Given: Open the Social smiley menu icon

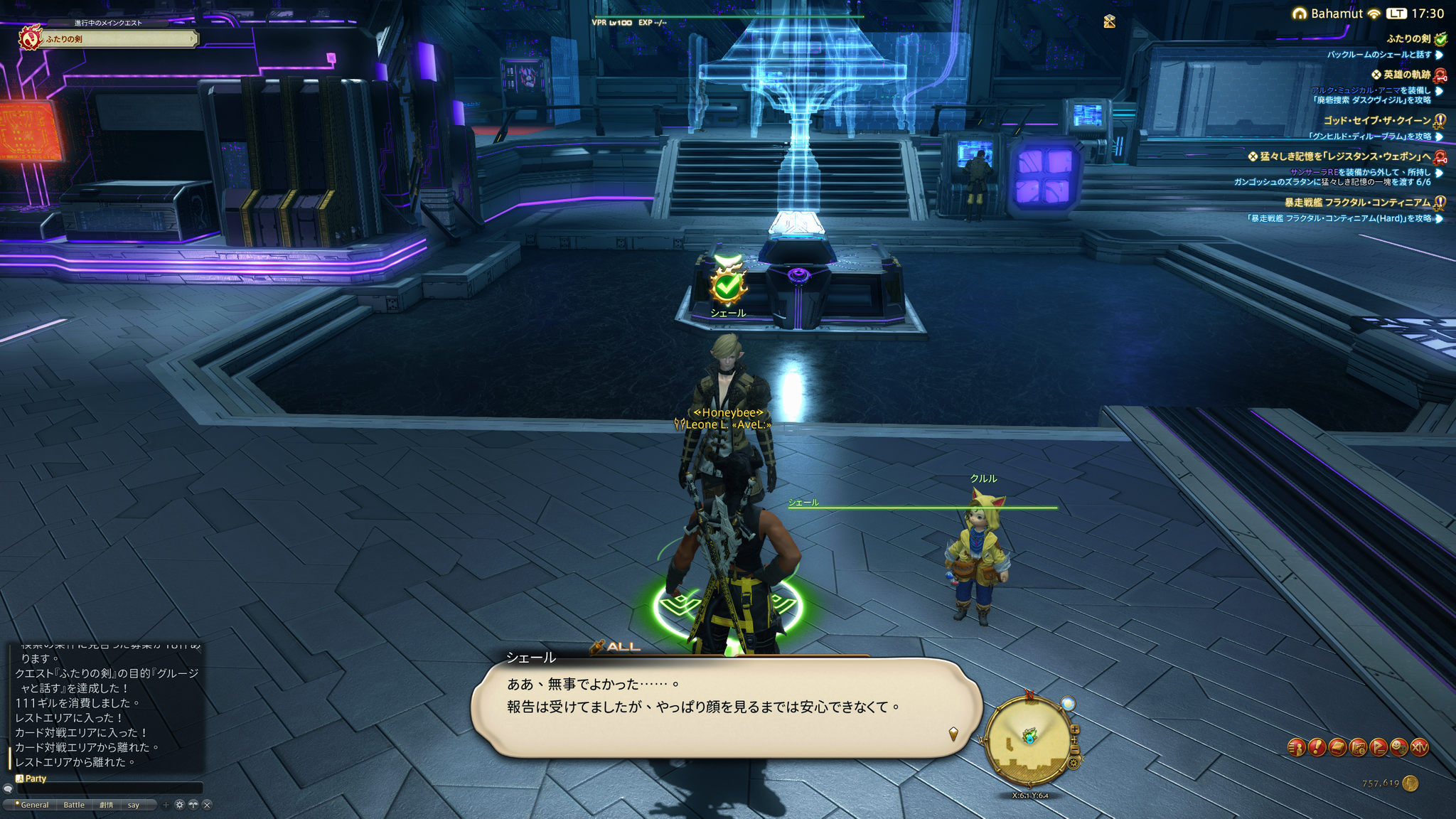Looking at the screenshot, I should coord(1399,747).
